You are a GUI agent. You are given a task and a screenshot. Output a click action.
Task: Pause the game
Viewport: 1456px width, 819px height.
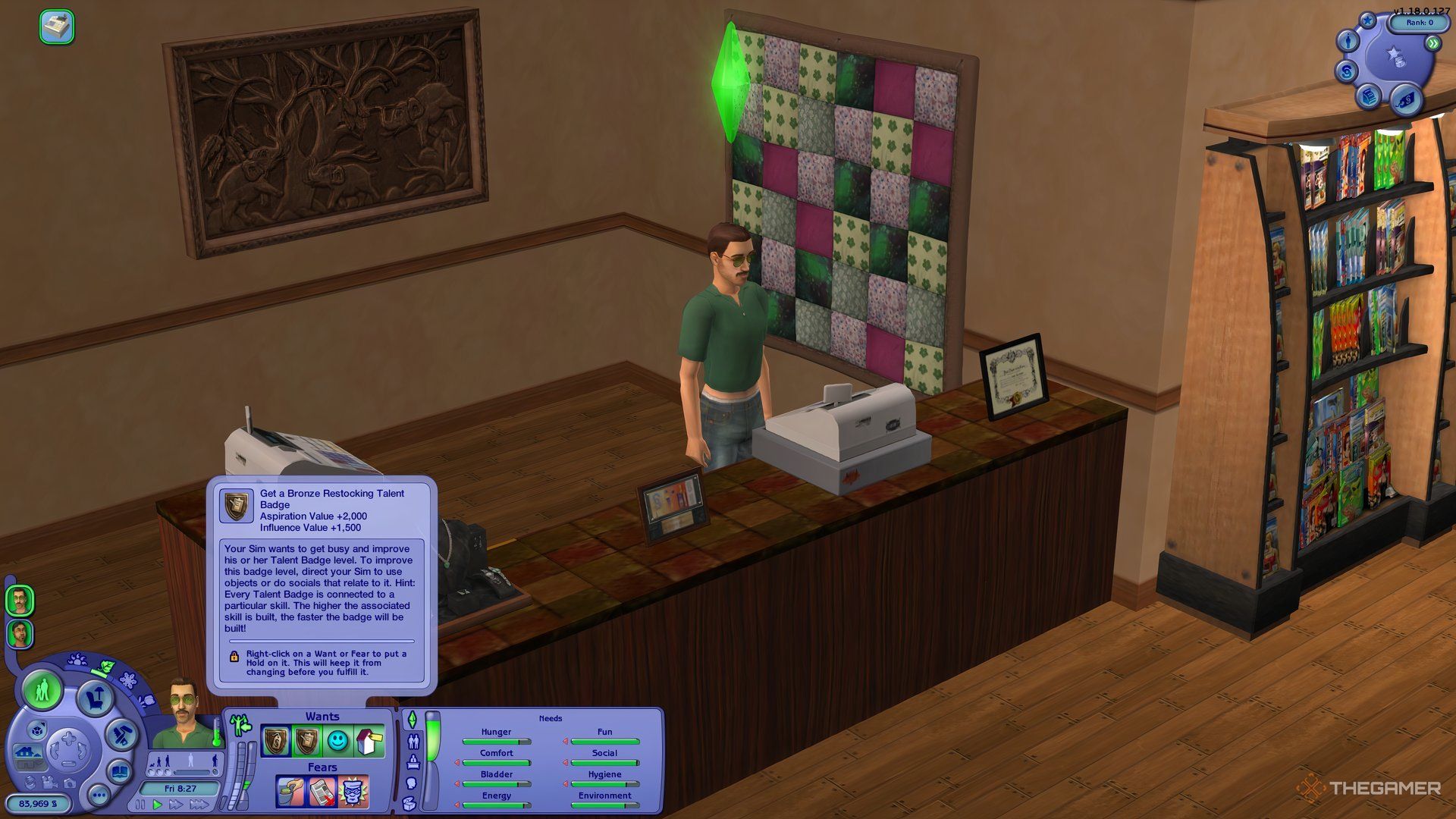coord(142,804)
